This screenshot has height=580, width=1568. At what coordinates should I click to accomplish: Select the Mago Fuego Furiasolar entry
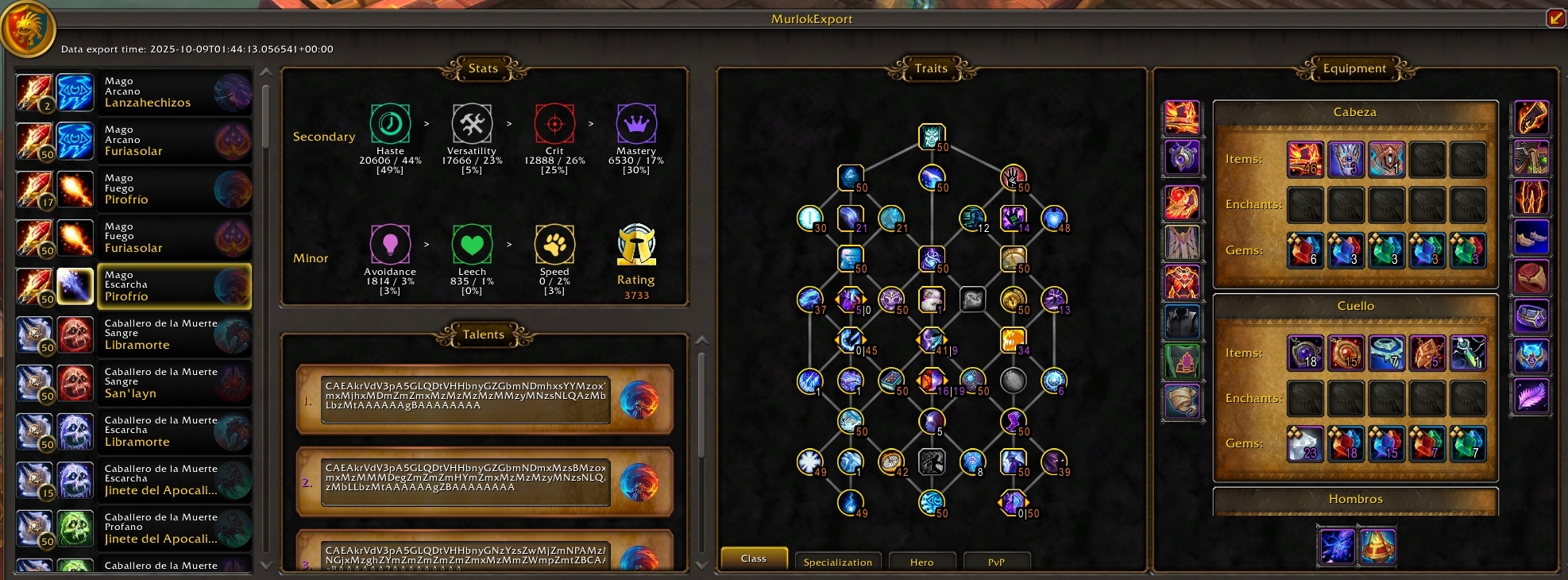pyautogui.click(x=133, y=238)
